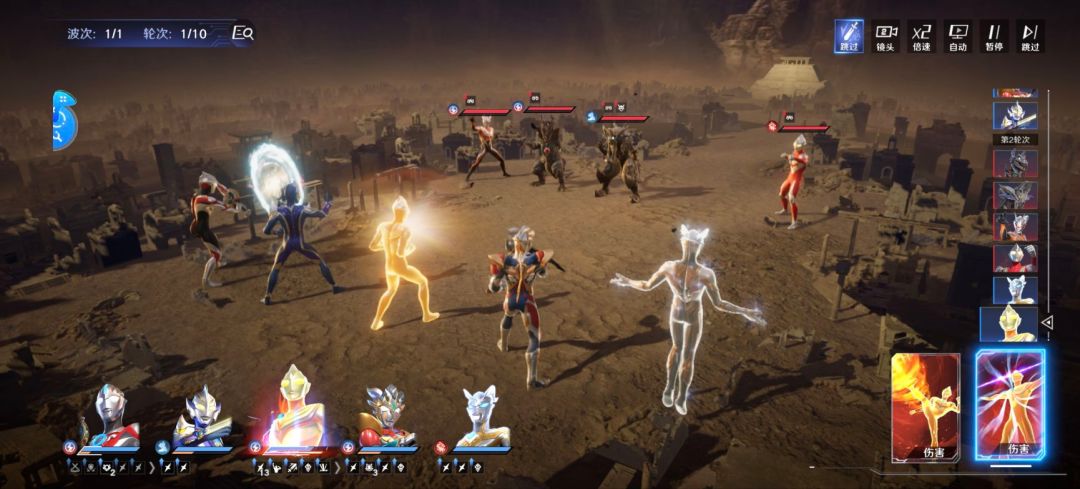Viewport: 1080px width, 489px height.
Task: Select the fiery kick damage skill card
Action: pyautogui.click(x=925, y=407)
